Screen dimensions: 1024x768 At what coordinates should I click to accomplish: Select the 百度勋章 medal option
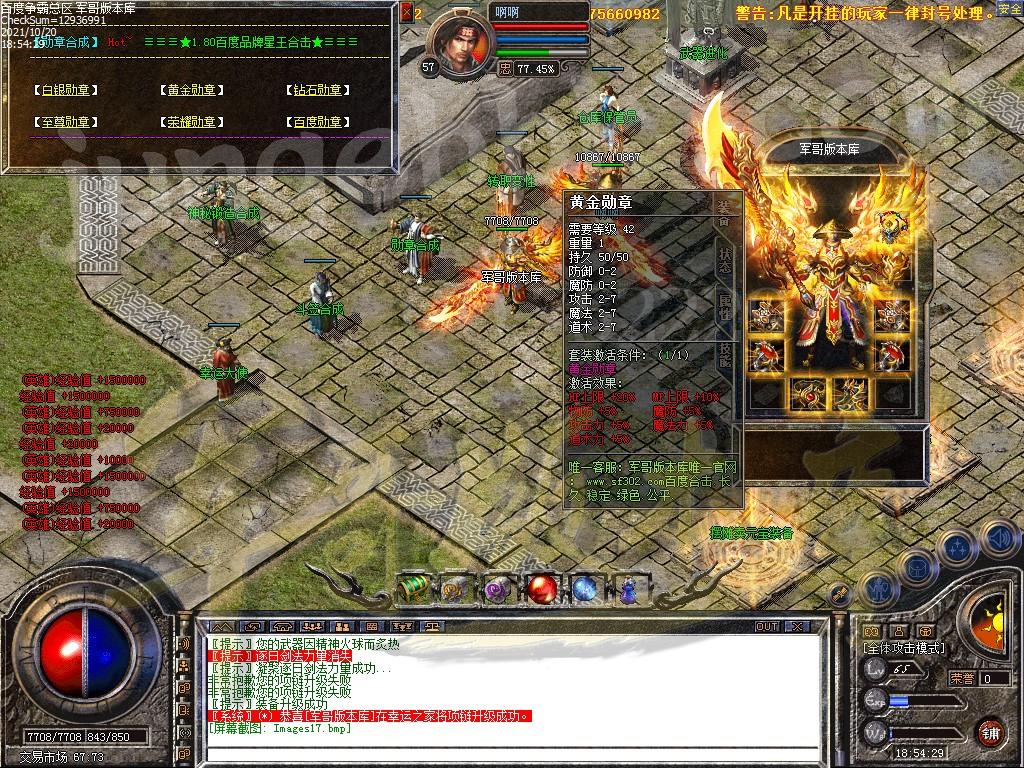tap(318, 122)
